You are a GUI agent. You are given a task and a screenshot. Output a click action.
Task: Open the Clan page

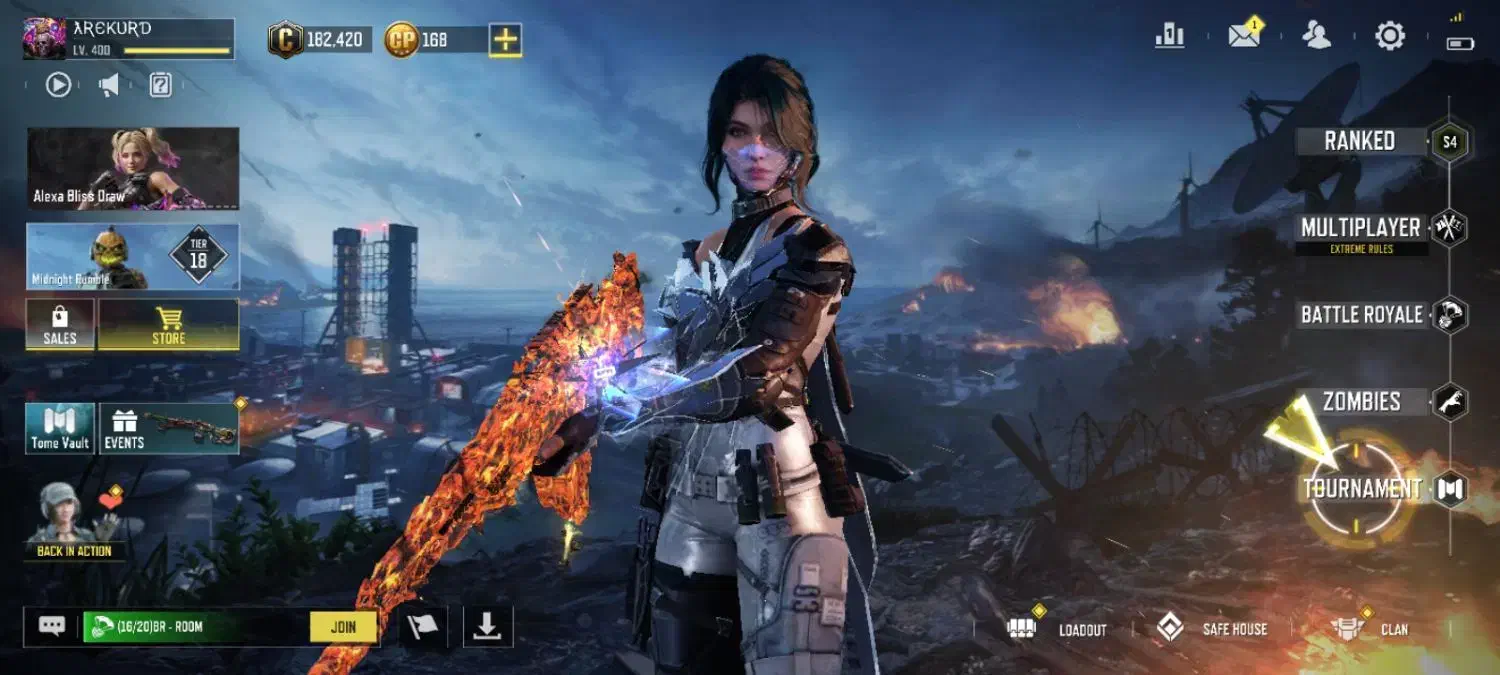(1370, 629)
